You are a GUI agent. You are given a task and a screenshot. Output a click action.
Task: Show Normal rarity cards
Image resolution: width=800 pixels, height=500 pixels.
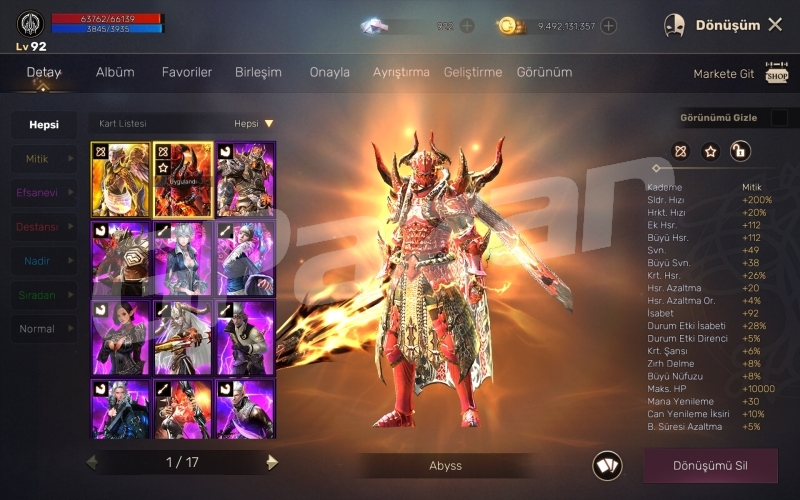click(44, 329)
